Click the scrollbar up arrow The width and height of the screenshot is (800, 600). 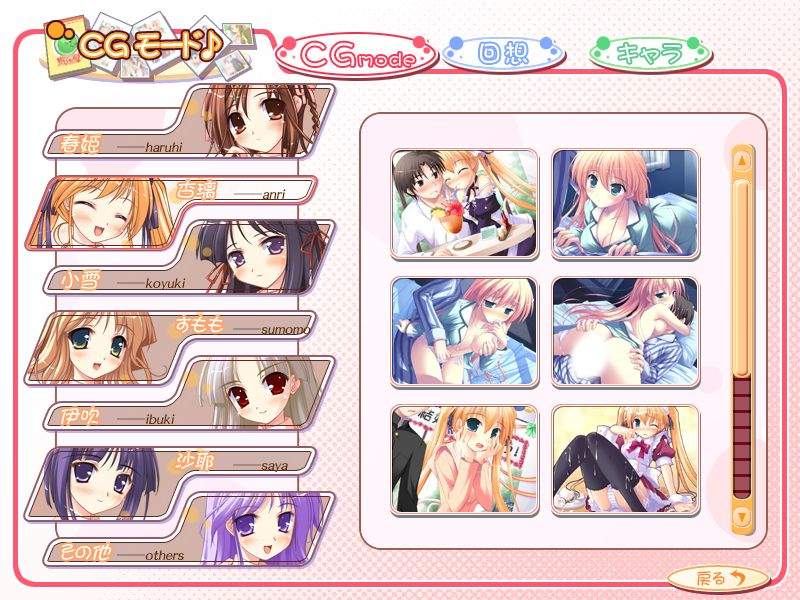(741, 159)
